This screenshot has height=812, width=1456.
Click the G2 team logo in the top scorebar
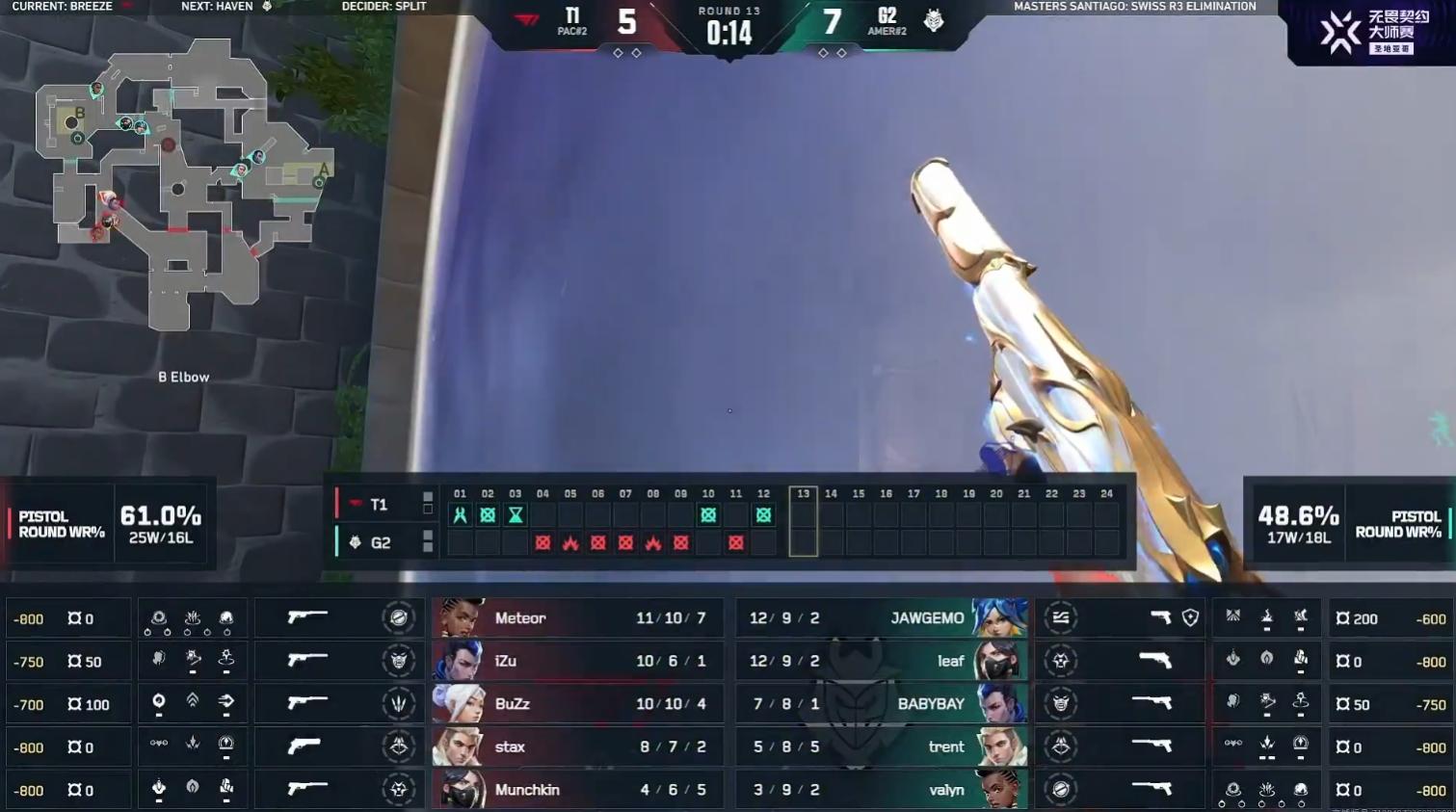[934, 20]
